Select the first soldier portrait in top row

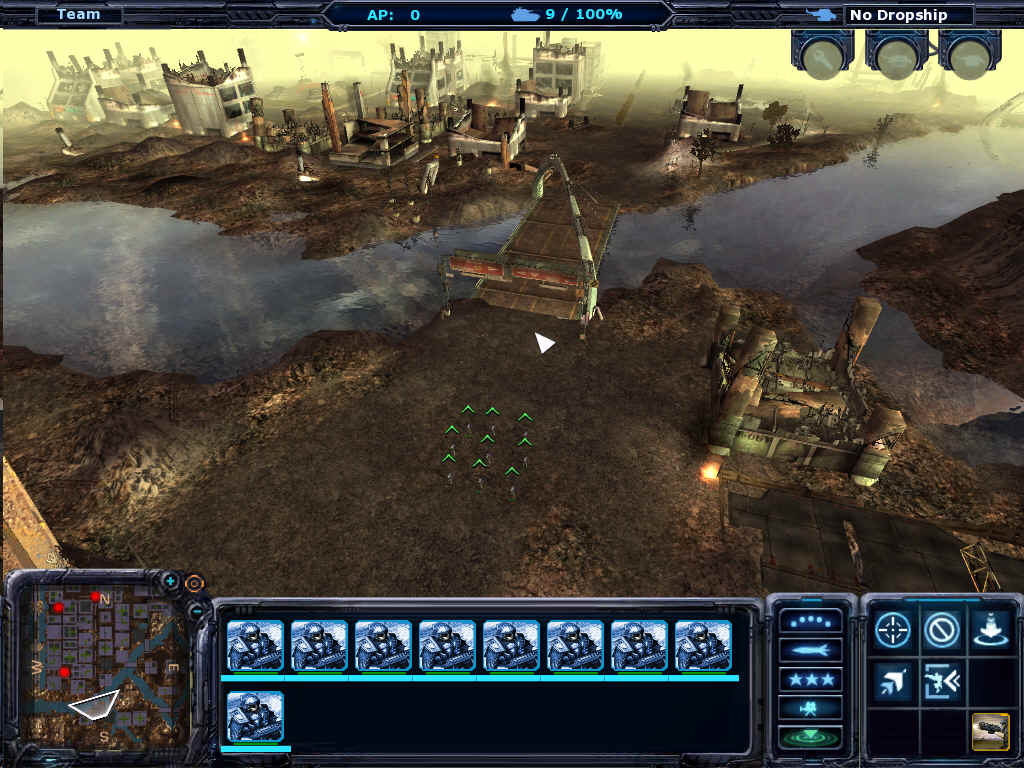click(x=255, y=646)
